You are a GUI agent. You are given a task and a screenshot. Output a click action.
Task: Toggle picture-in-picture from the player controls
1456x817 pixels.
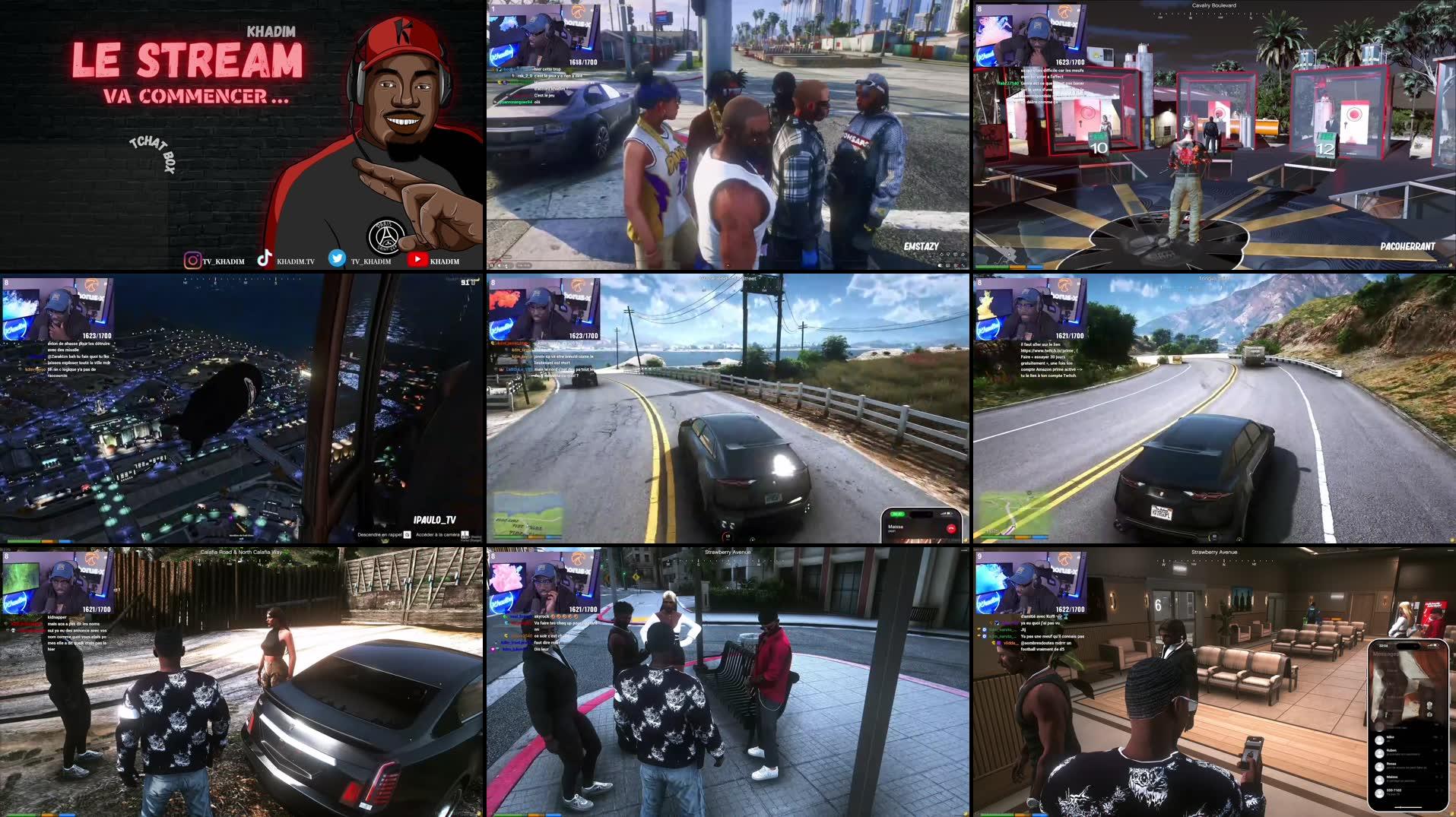(947, 266)
